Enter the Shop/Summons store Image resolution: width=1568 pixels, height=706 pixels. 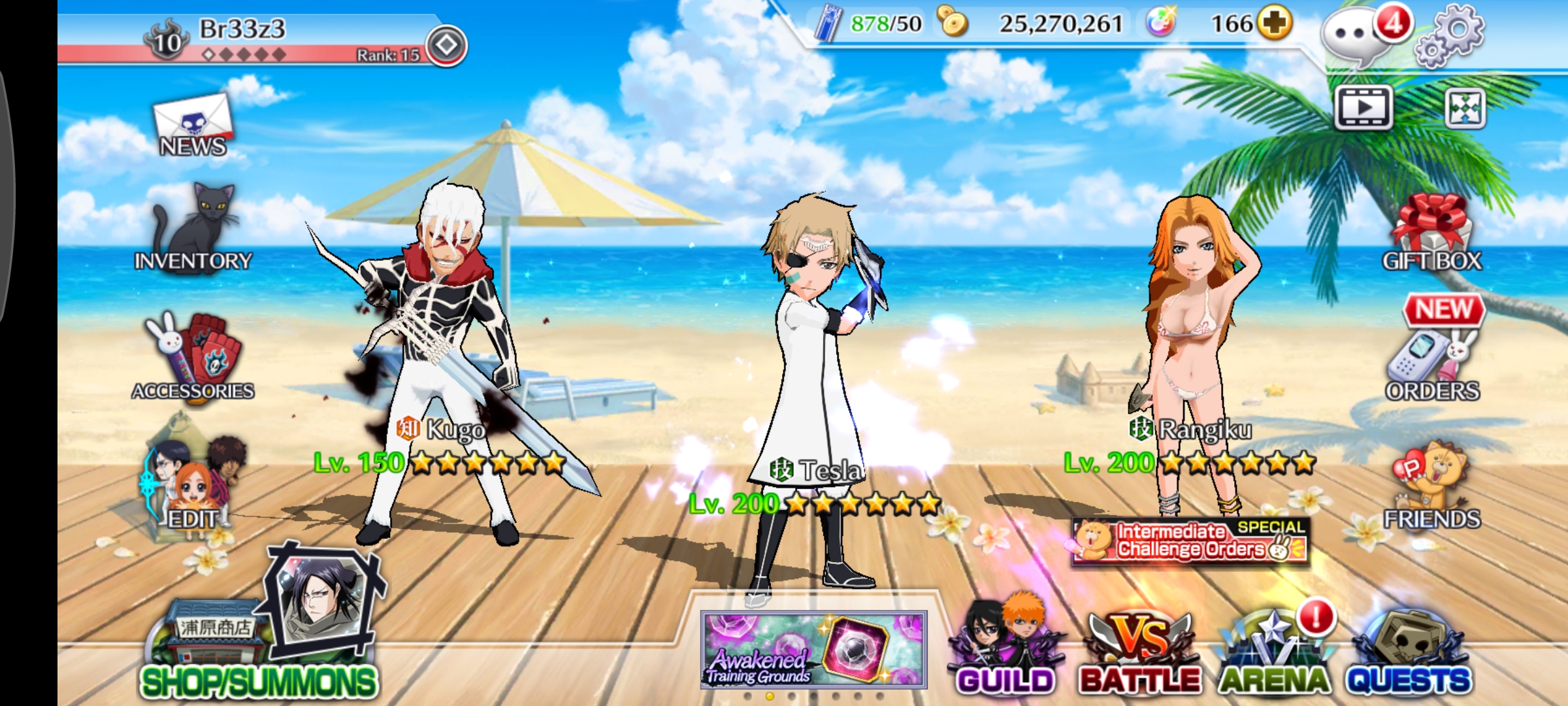tap(258, 654)
